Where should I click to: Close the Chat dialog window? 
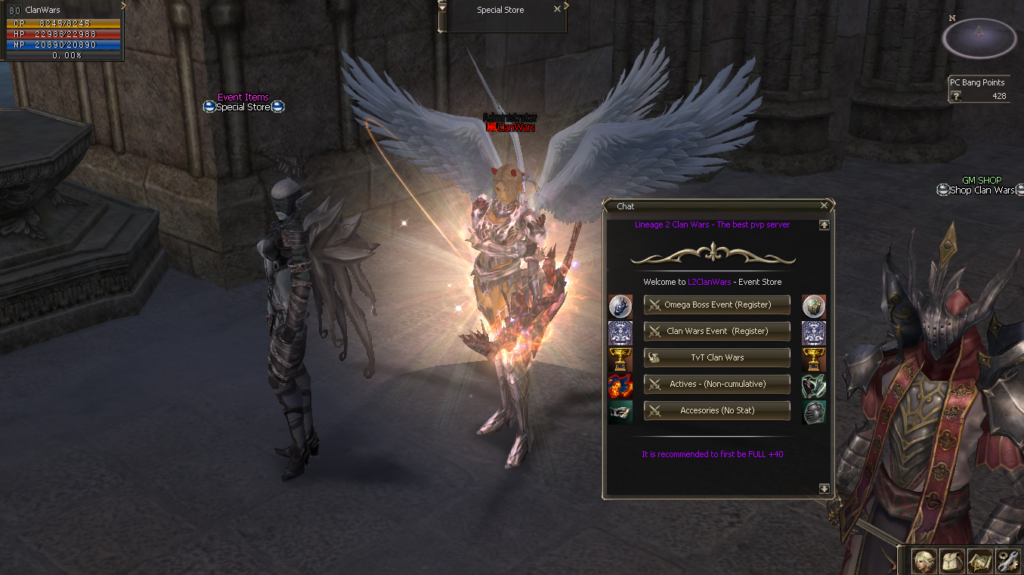coord(823,205)
